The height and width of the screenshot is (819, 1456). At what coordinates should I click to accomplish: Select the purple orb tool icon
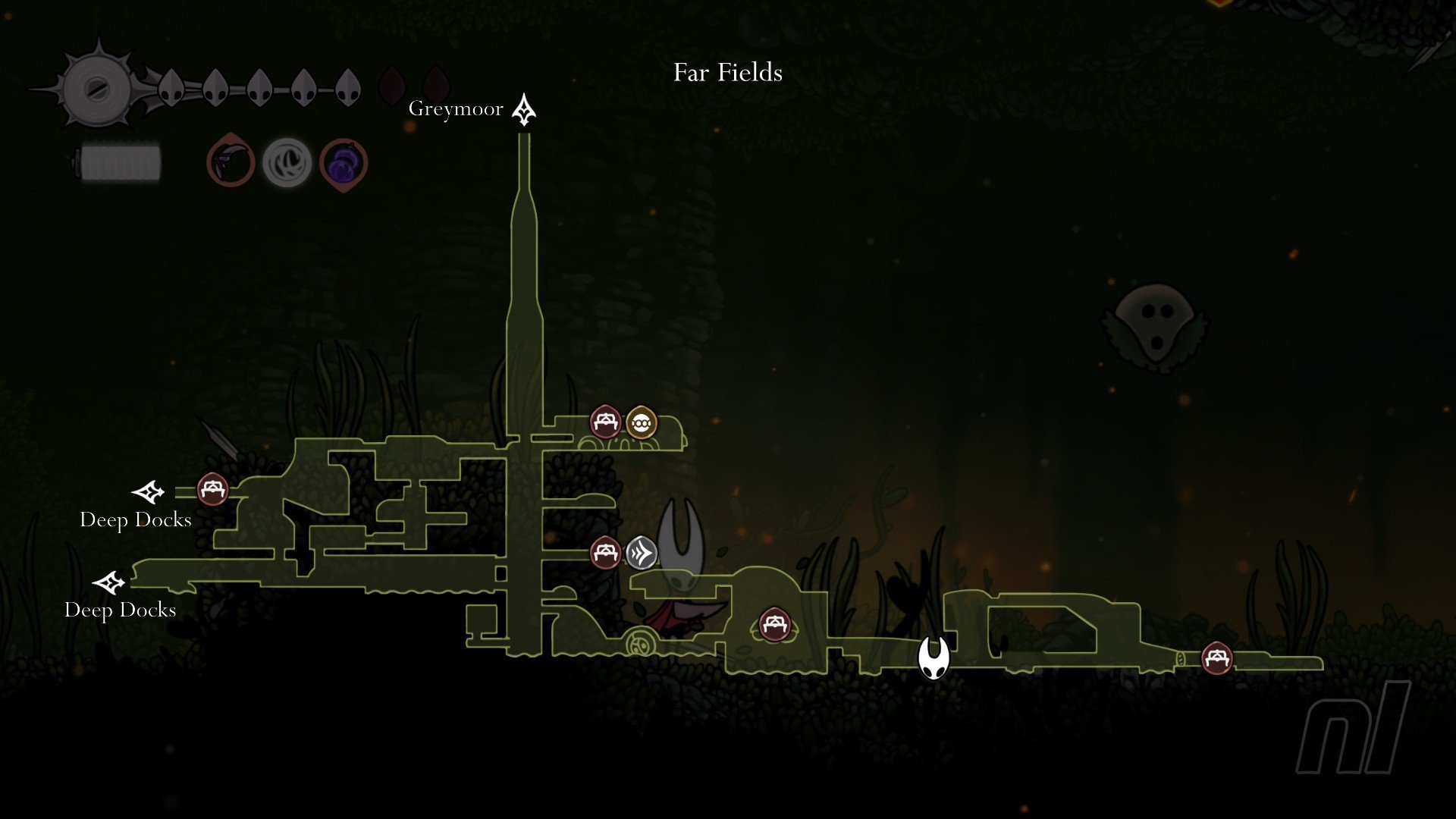[344, 163]
